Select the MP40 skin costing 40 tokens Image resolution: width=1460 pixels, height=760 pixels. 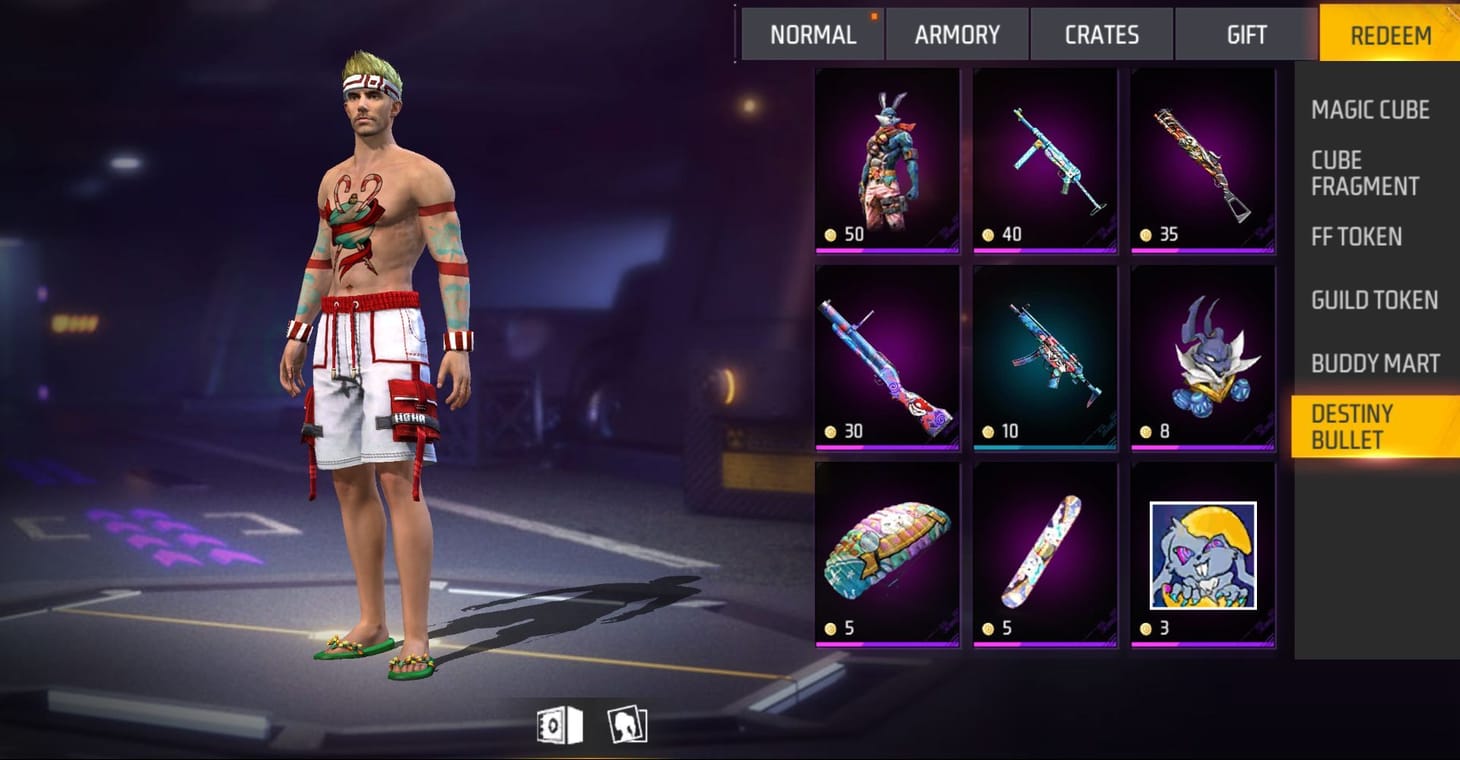[x=1044, y=158]
